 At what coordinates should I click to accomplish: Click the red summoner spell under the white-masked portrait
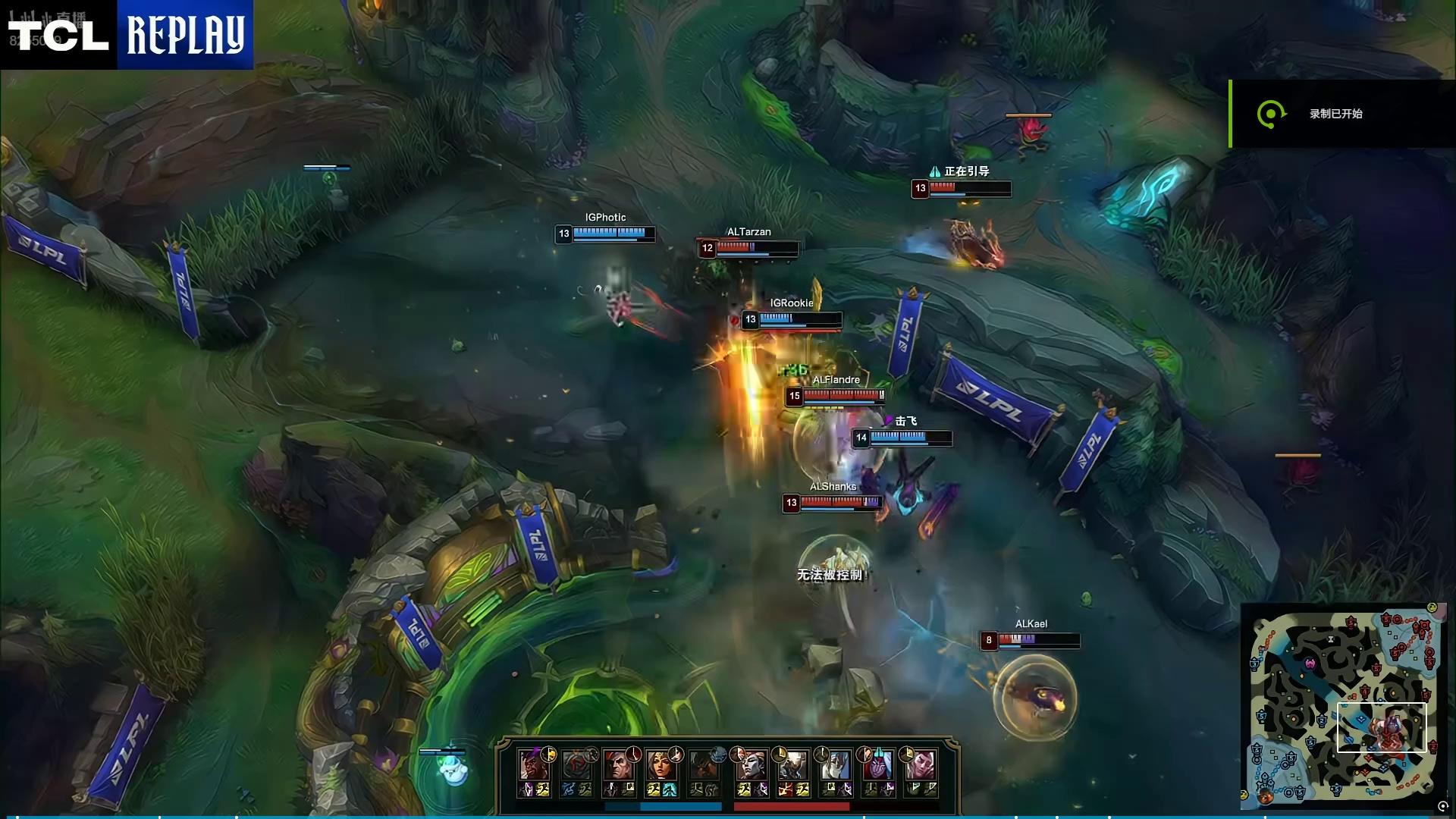[786, 789]
